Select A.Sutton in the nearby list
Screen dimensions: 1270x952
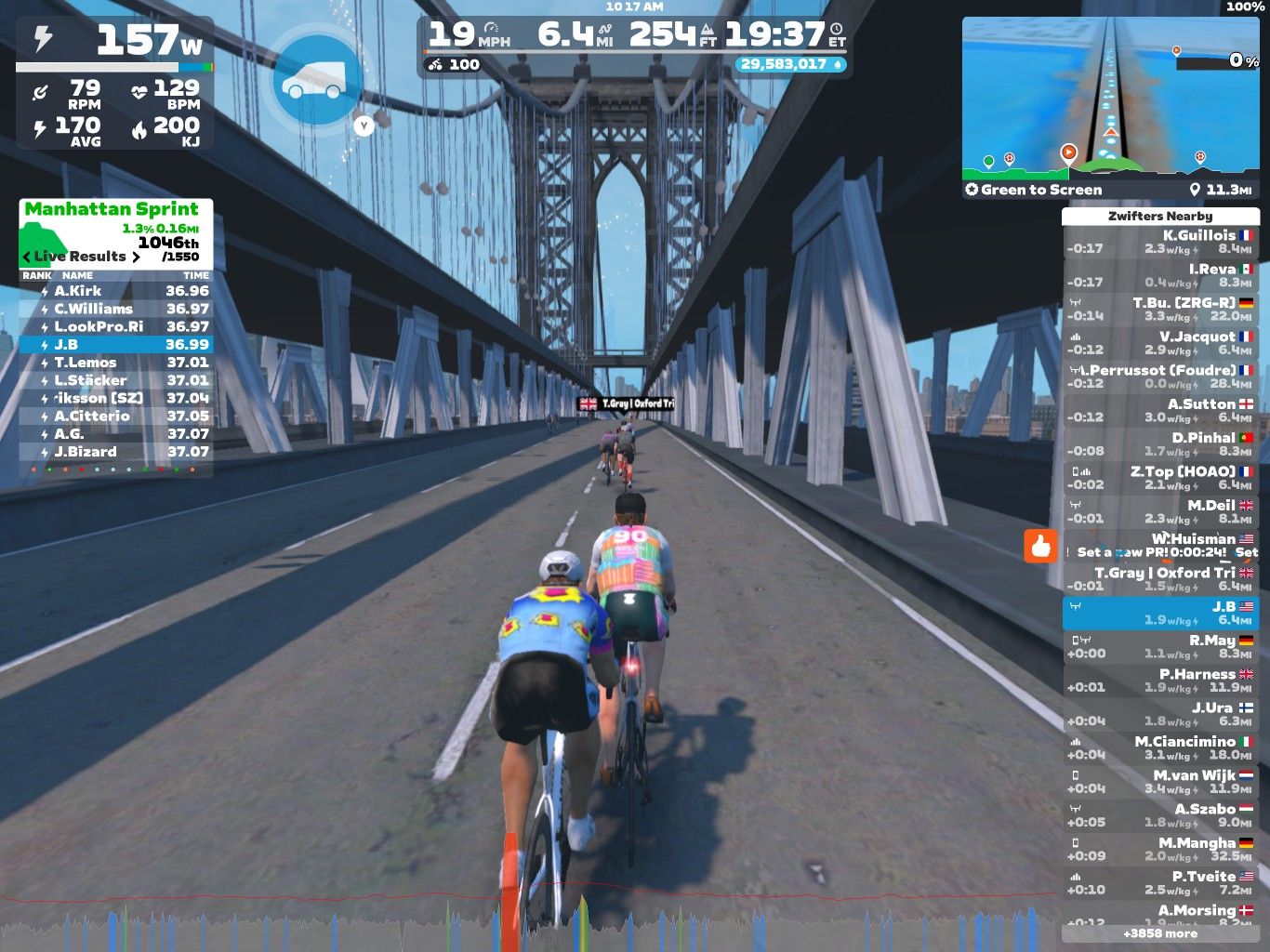click(x=1160, y=411)
